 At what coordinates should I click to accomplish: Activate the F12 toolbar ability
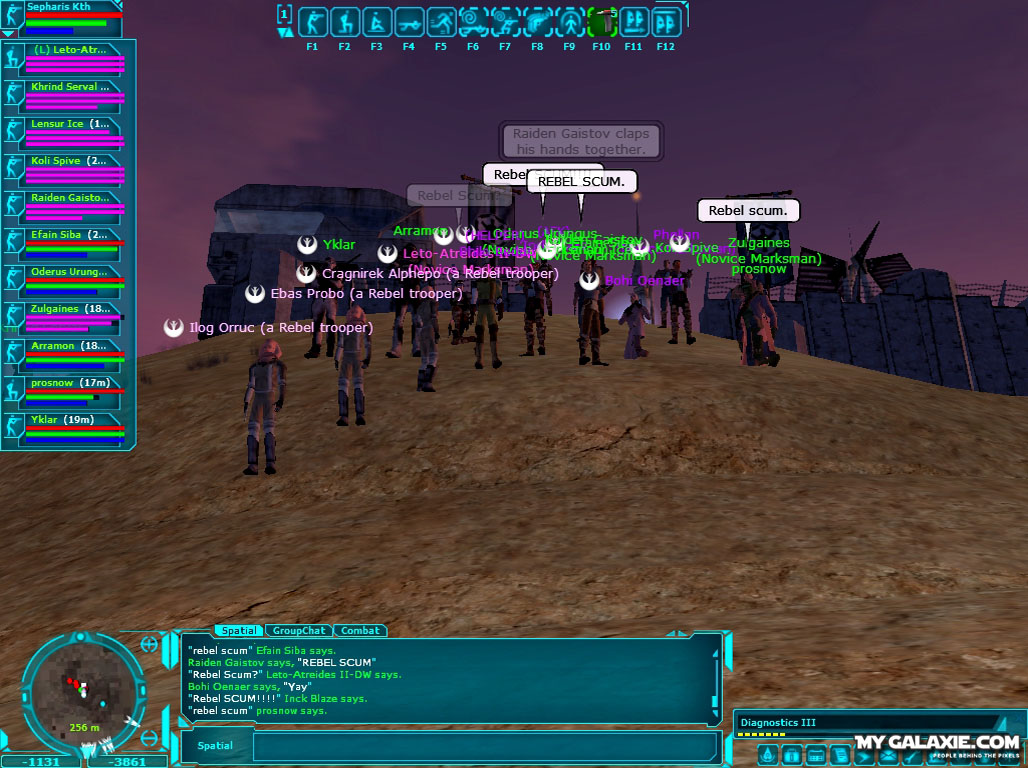(x=665, y=21)
